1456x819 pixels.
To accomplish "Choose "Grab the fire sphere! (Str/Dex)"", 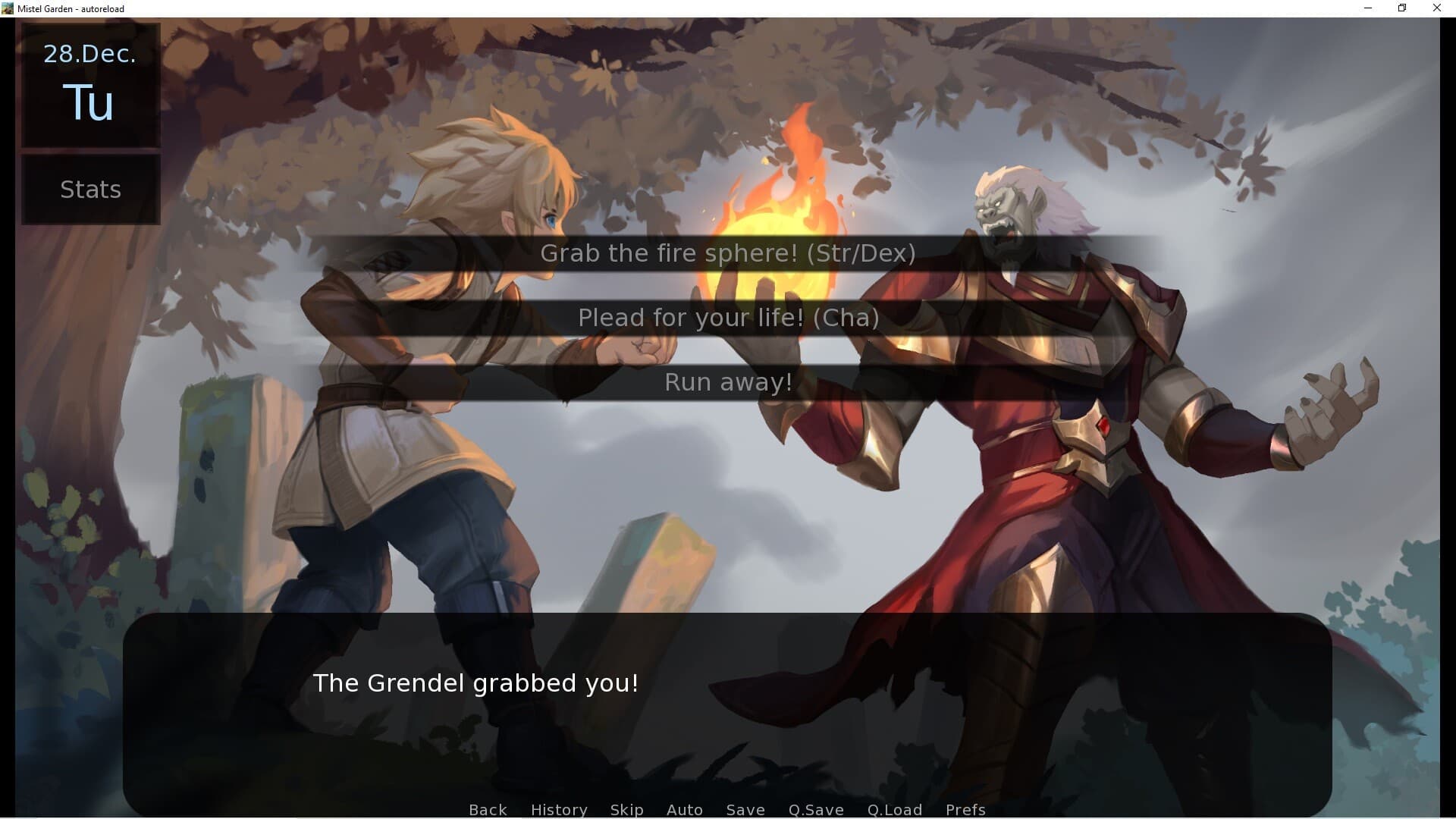I will [x=726, y=253].
